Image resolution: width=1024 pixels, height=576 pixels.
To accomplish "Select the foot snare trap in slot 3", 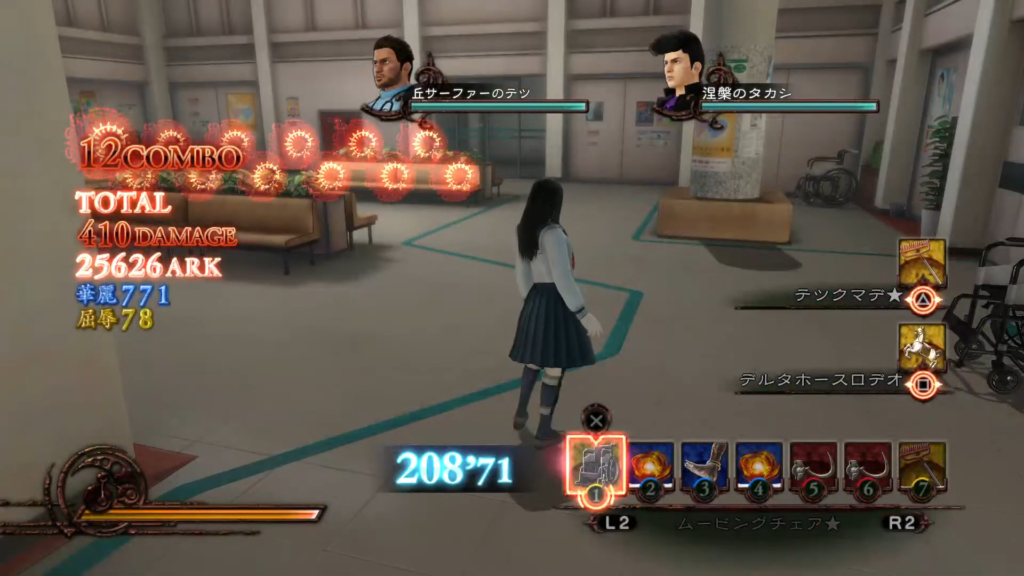I will [706, 466].
